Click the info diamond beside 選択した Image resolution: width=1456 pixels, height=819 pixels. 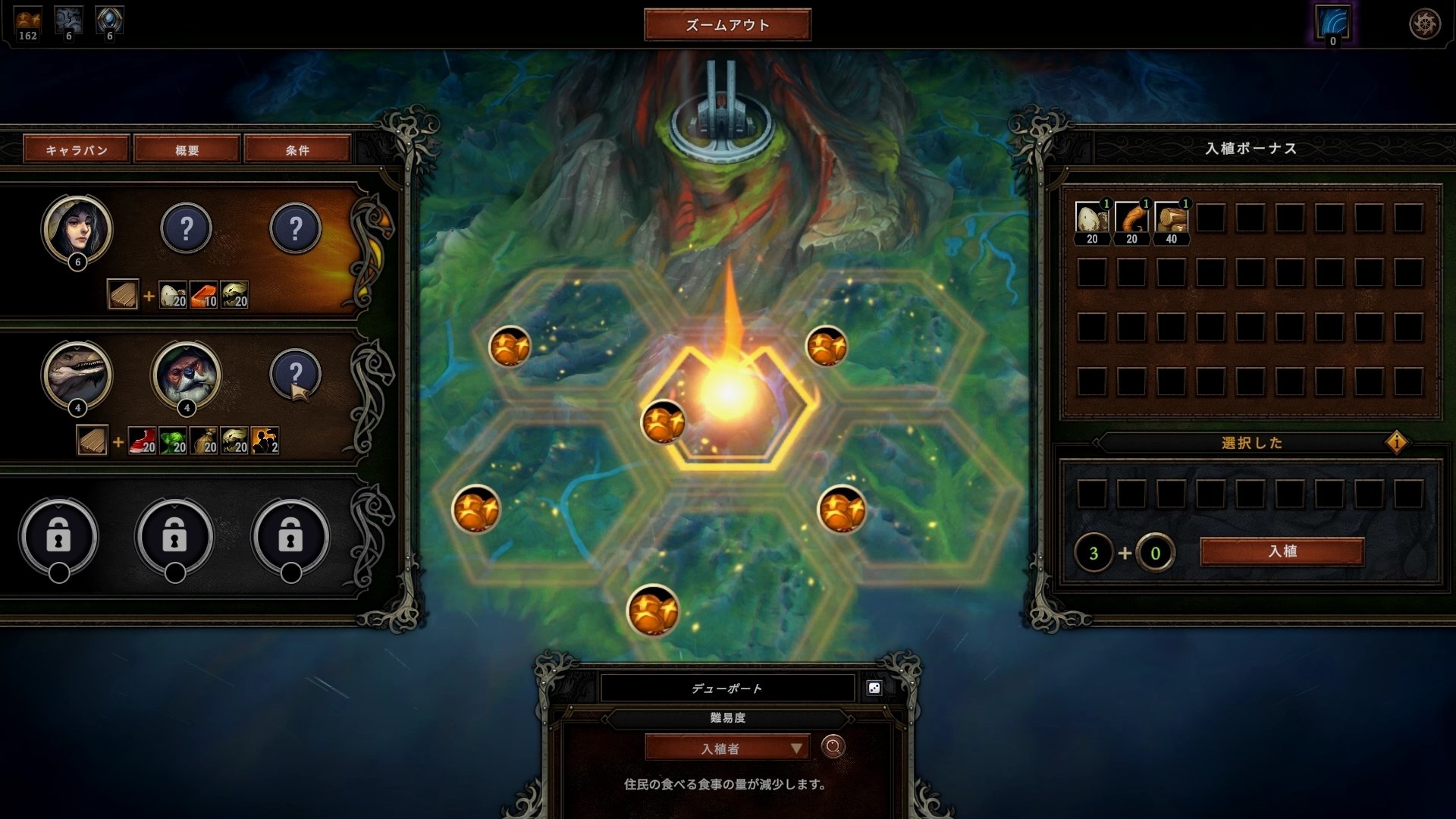1396,442
